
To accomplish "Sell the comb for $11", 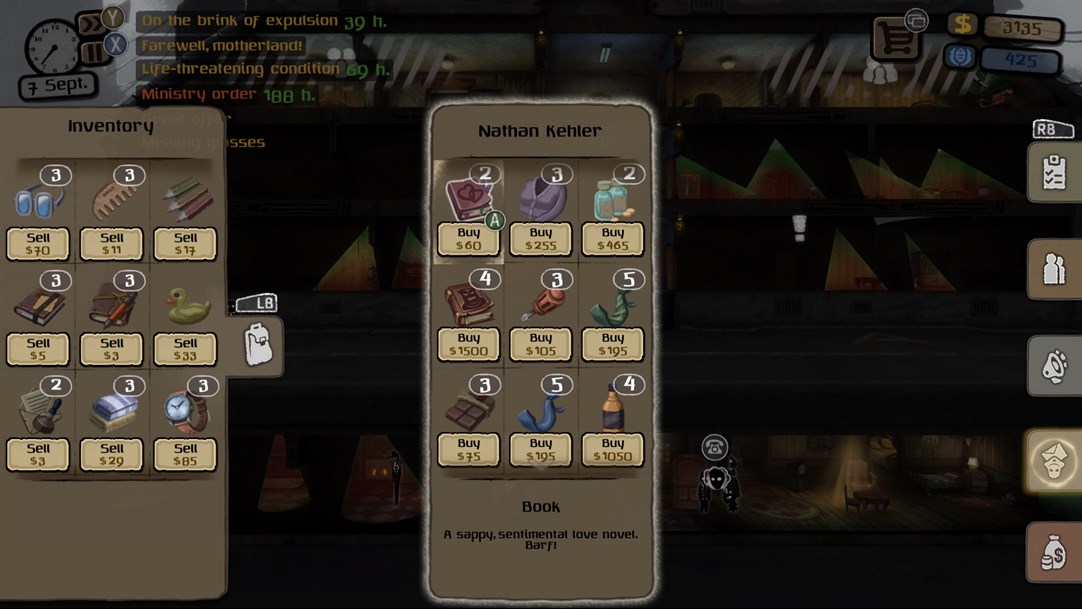I will pos(112,244).
